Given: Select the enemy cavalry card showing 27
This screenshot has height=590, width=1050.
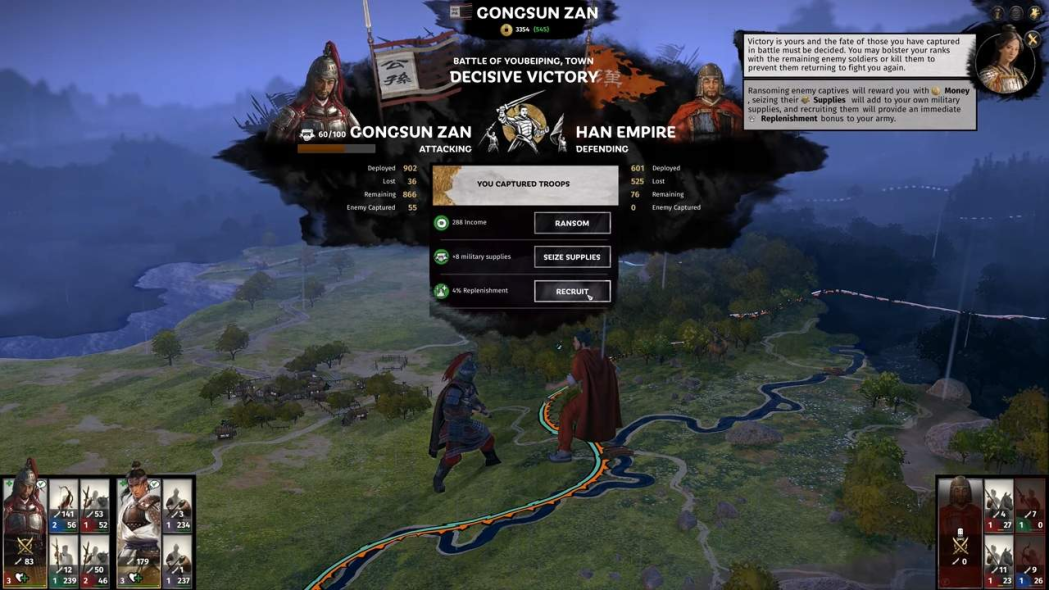Looking at the screenshot, I should pyautogui.click(x=998, y=507).
